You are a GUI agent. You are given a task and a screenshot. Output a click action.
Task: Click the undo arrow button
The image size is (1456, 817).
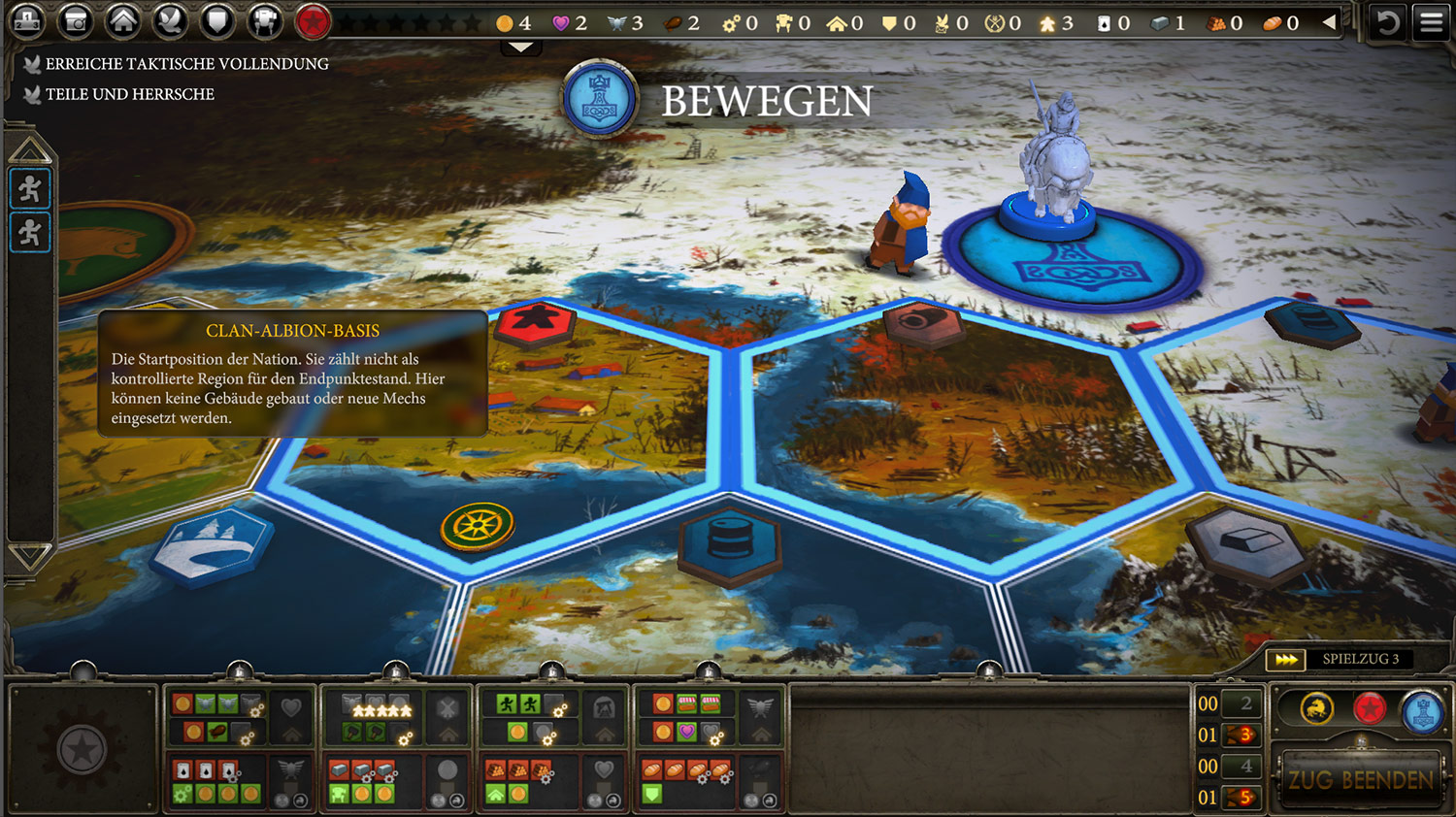click(1388, 21)
